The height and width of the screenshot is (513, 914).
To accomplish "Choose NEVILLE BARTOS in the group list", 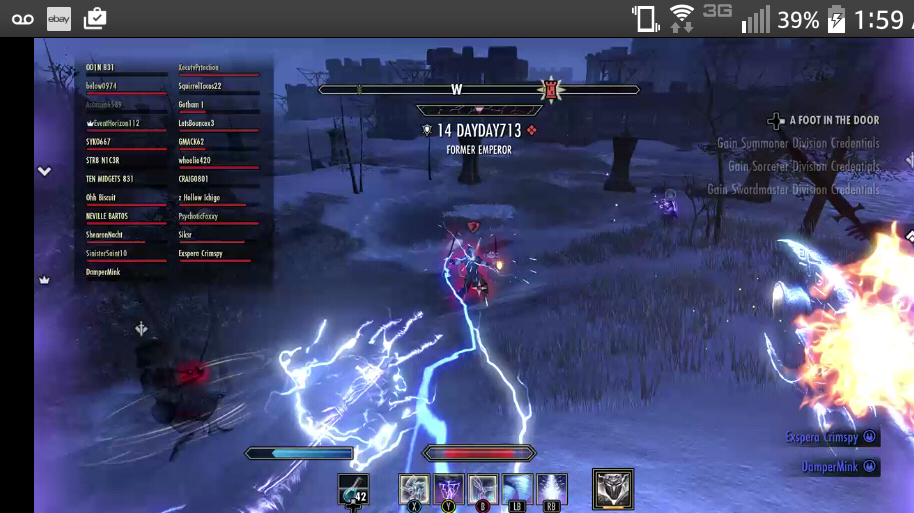I will [x=107, y=216].
